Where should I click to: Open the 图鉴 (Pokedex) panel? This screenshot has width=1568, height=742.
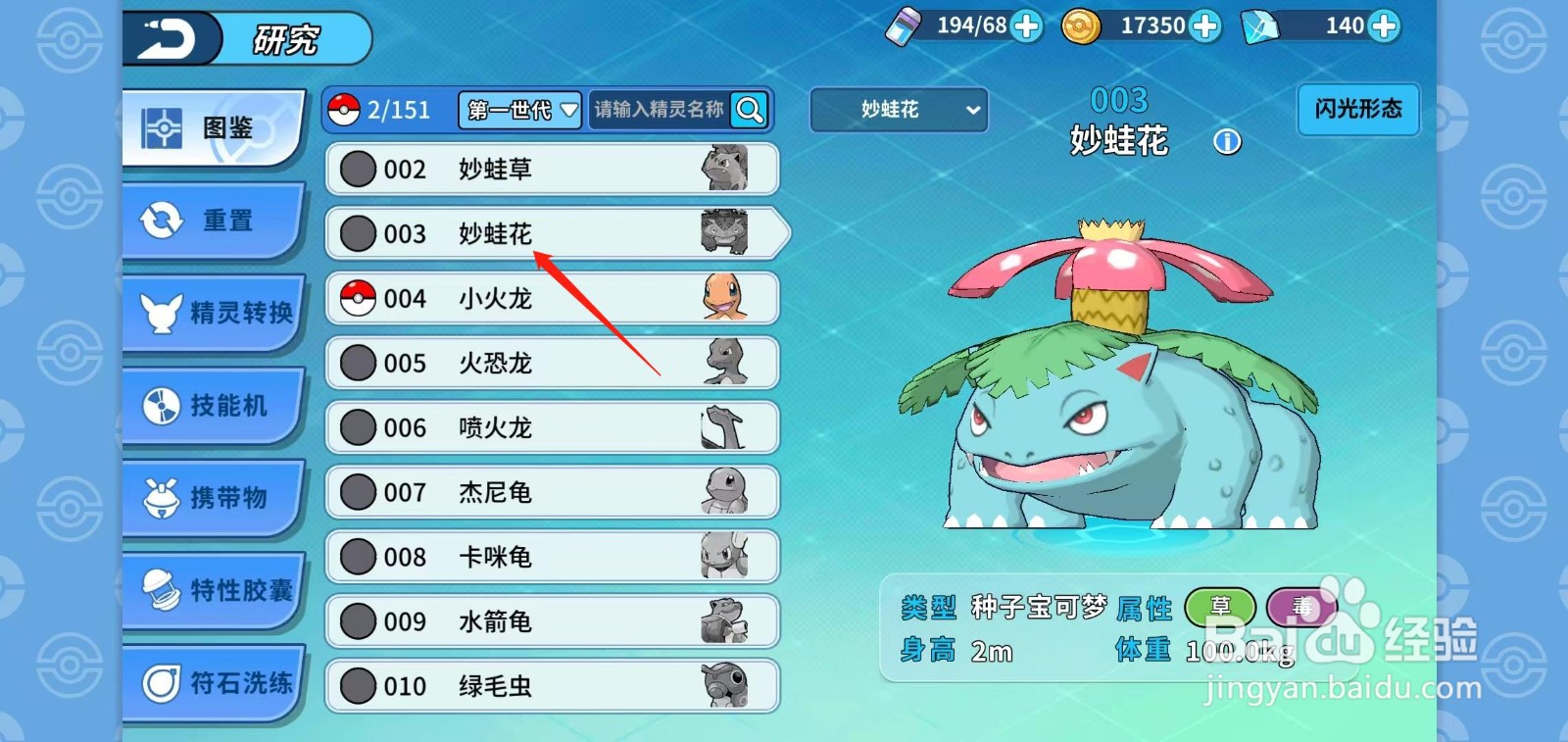point(214,128)
